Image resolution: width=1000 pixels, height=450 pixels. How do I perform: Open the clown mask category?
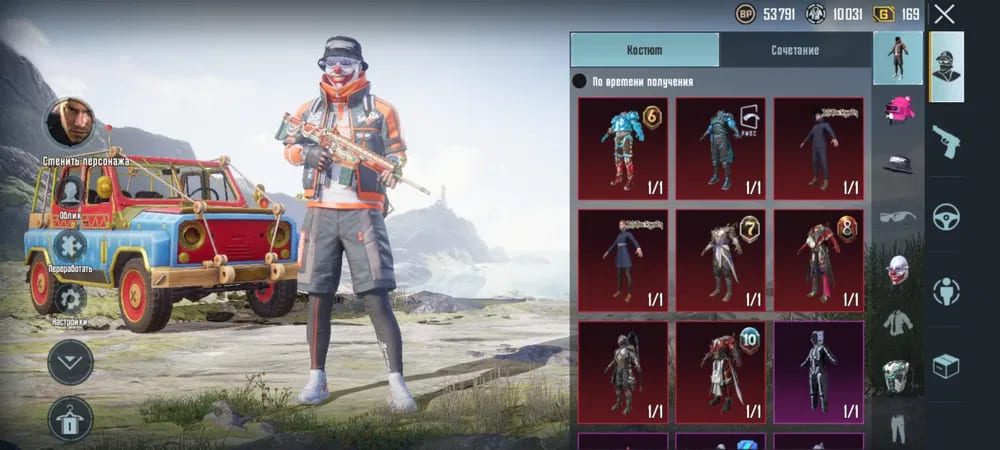pos(898,270)
